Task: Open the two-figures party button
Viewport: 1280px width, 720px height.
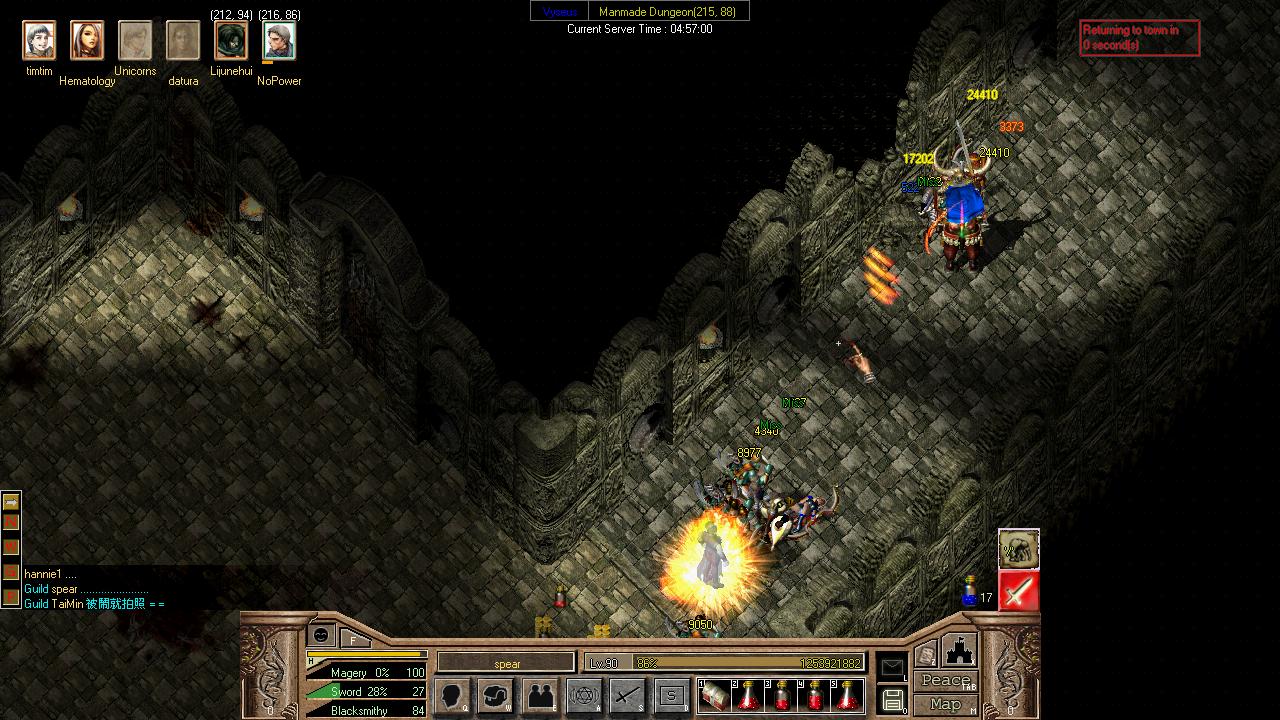Action: click(540, 695)
